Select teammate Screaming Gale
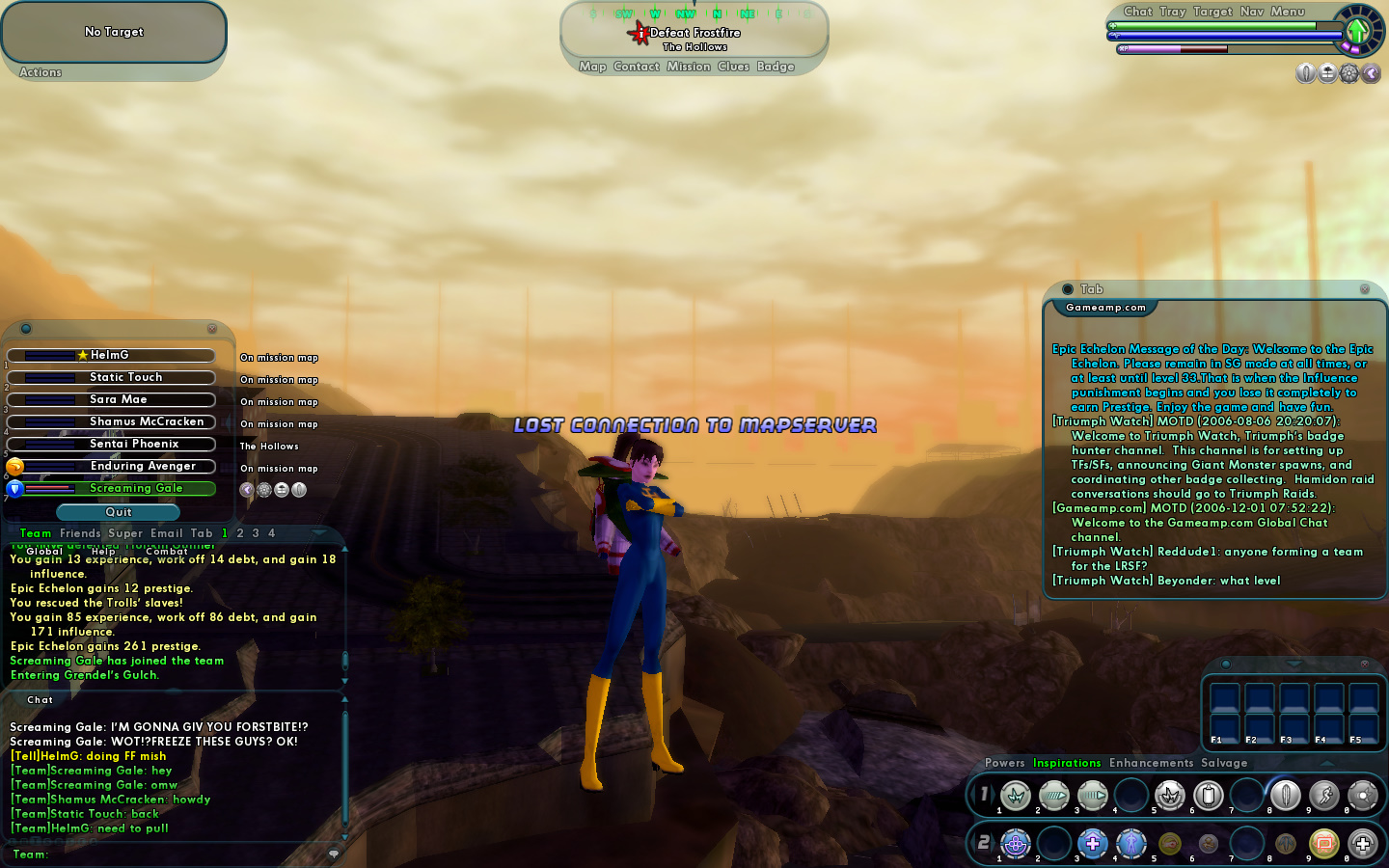This screenshot has height=868, width=1389. [135, 488]
